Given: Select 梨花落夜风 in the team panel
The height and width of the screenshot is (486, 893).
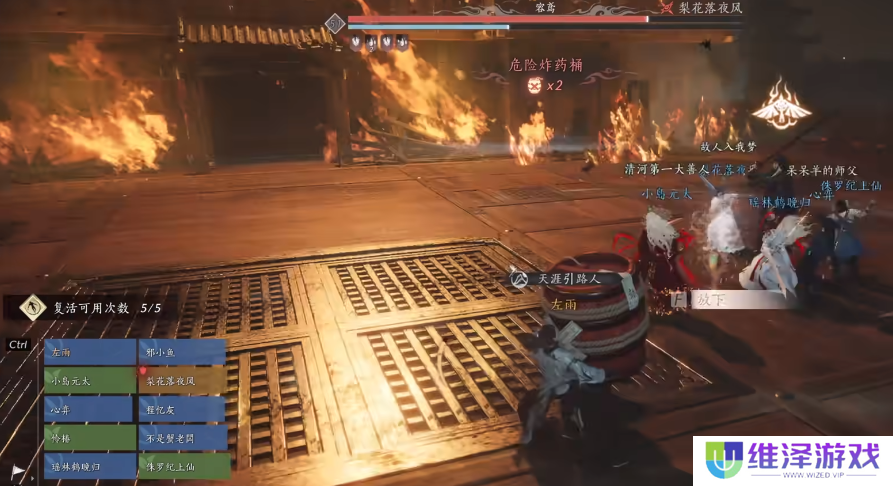Looking at the screenshot, I should (x=181, y=380).
